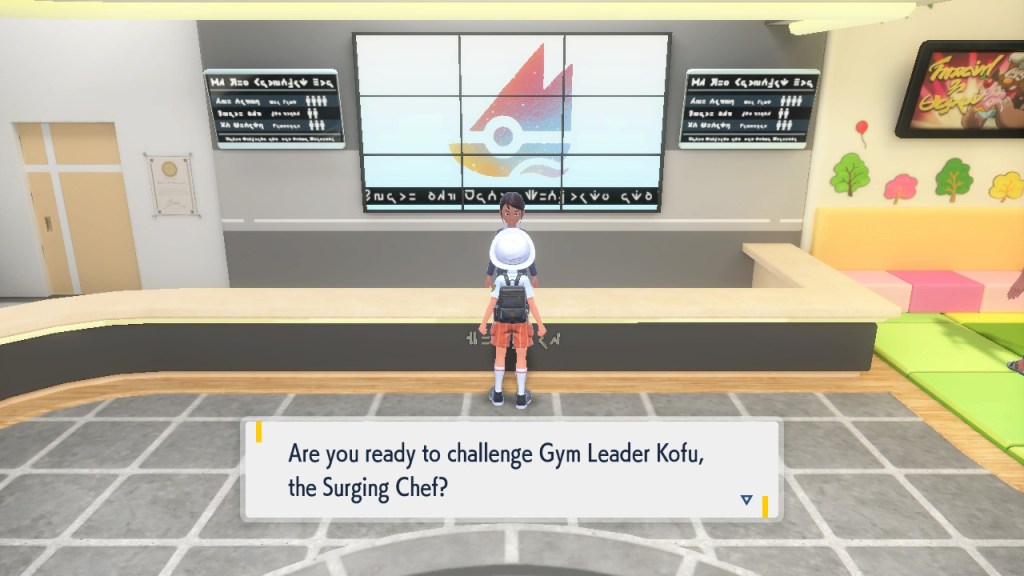
Task: Advance the Gym Leader Kofu dialogue box
Action: pos(510,469)
